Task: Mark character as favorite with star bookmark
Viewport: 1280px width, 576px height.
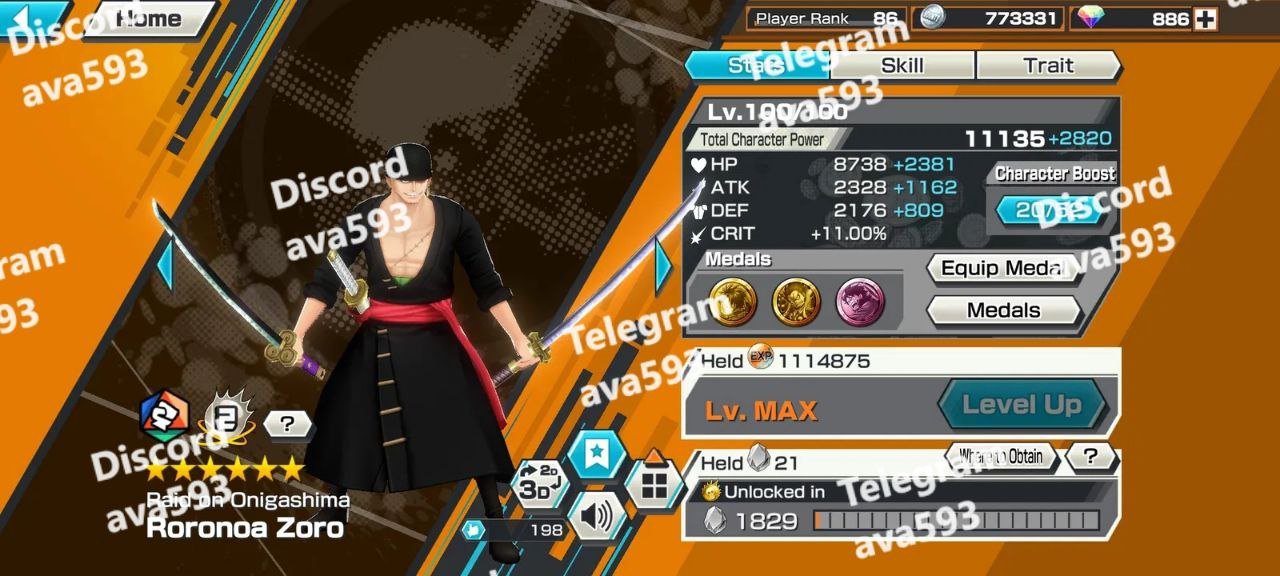Action: point(596,455)
